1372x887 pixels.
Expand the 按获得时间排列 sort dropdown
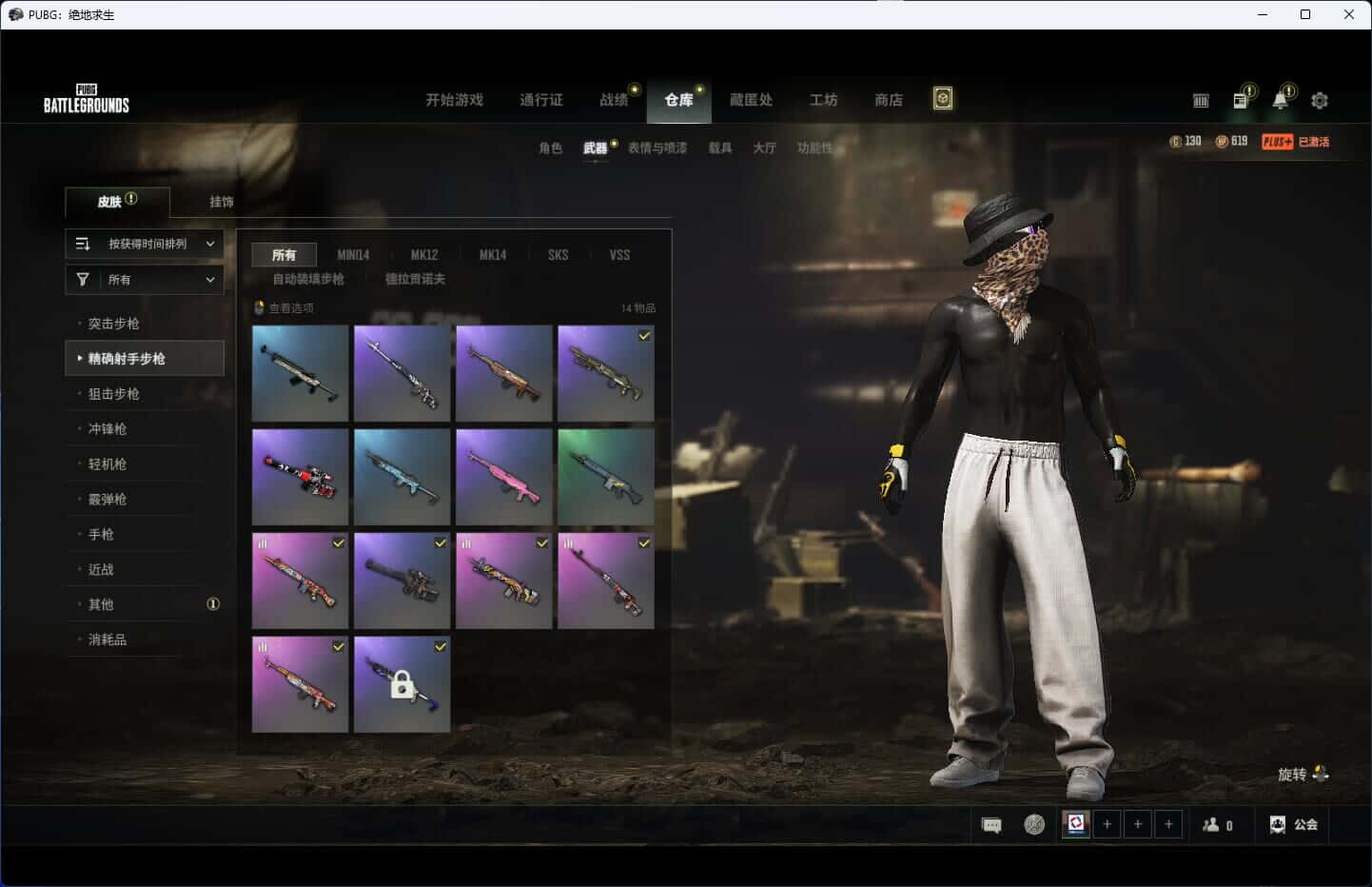pyautogui.click(x=145, y=244)
